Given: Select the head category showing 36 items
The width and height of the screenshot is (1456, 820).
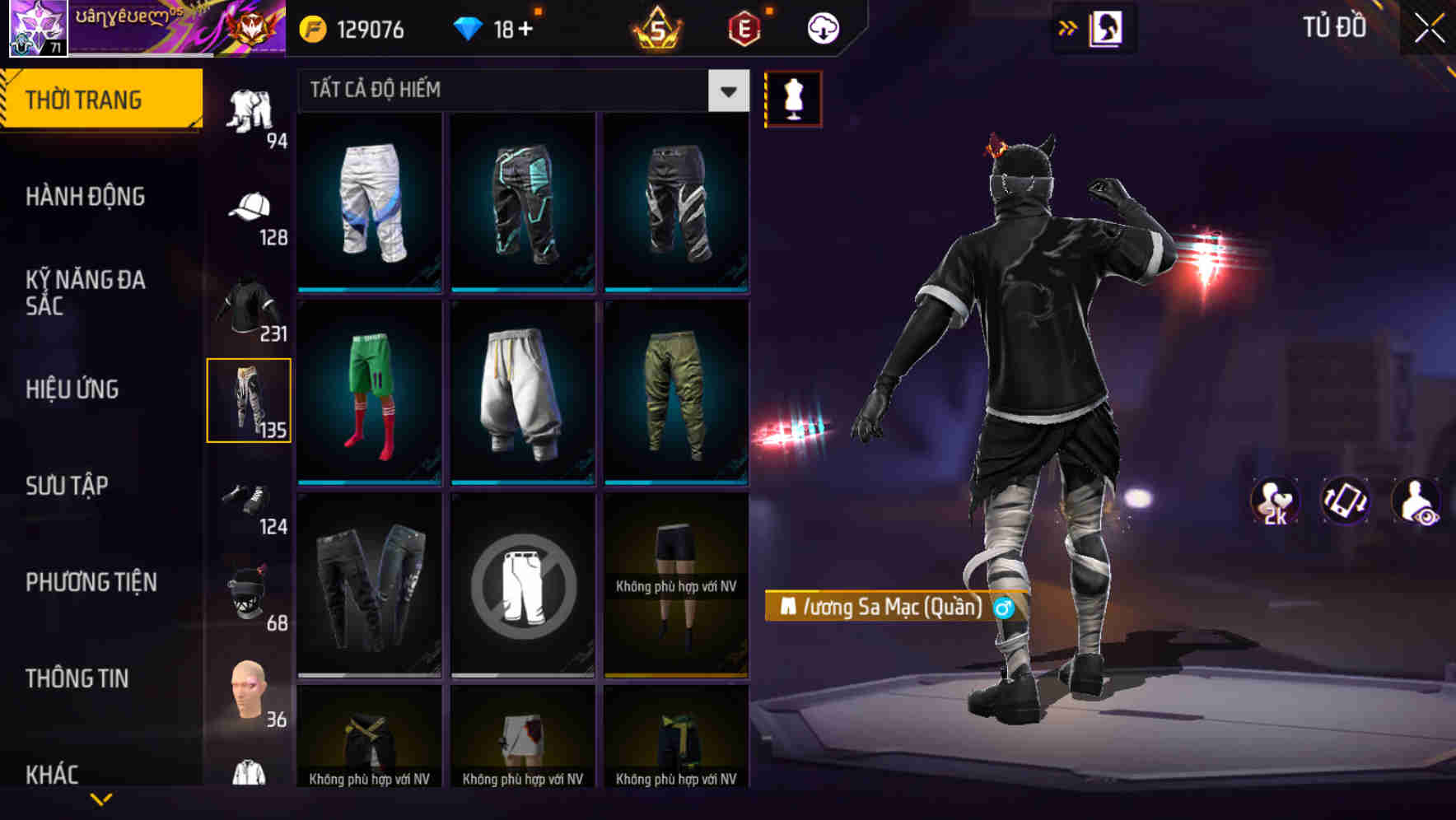Looking at the screenshot, I should (x=250, y=692).
